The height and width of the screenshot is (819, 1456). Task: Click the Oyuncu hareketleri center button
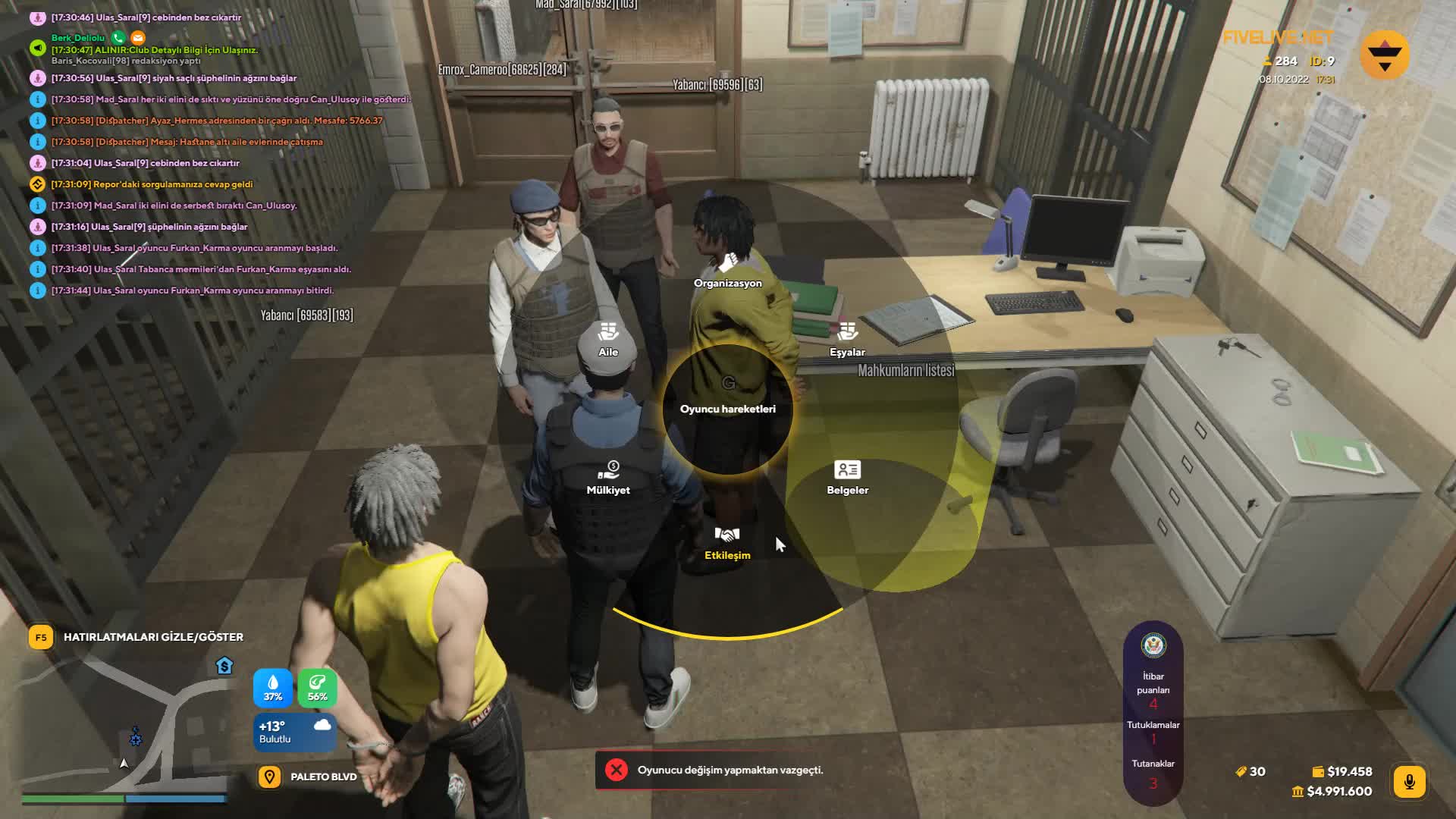coord(727,409)
